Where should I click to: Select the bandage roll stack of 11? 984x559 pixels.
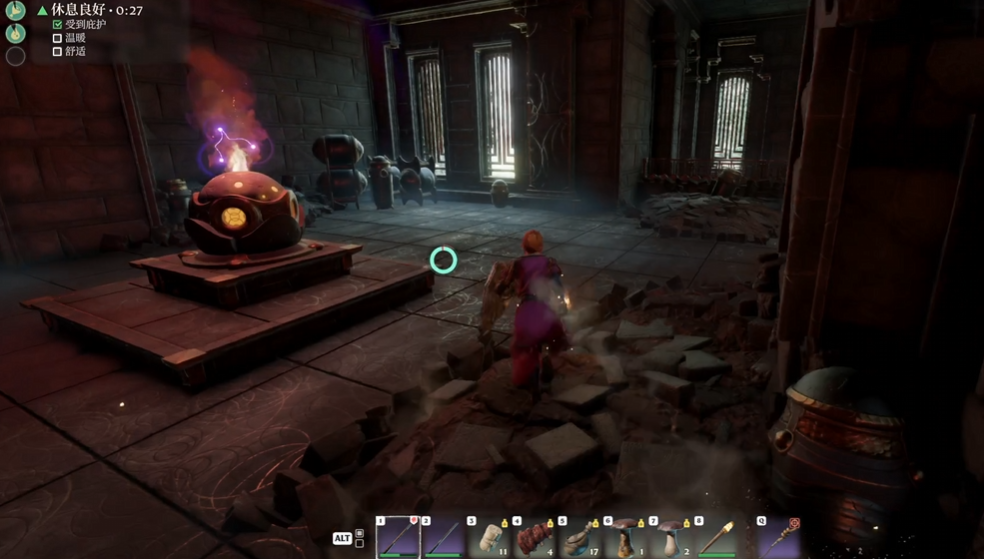pos(488,537)
